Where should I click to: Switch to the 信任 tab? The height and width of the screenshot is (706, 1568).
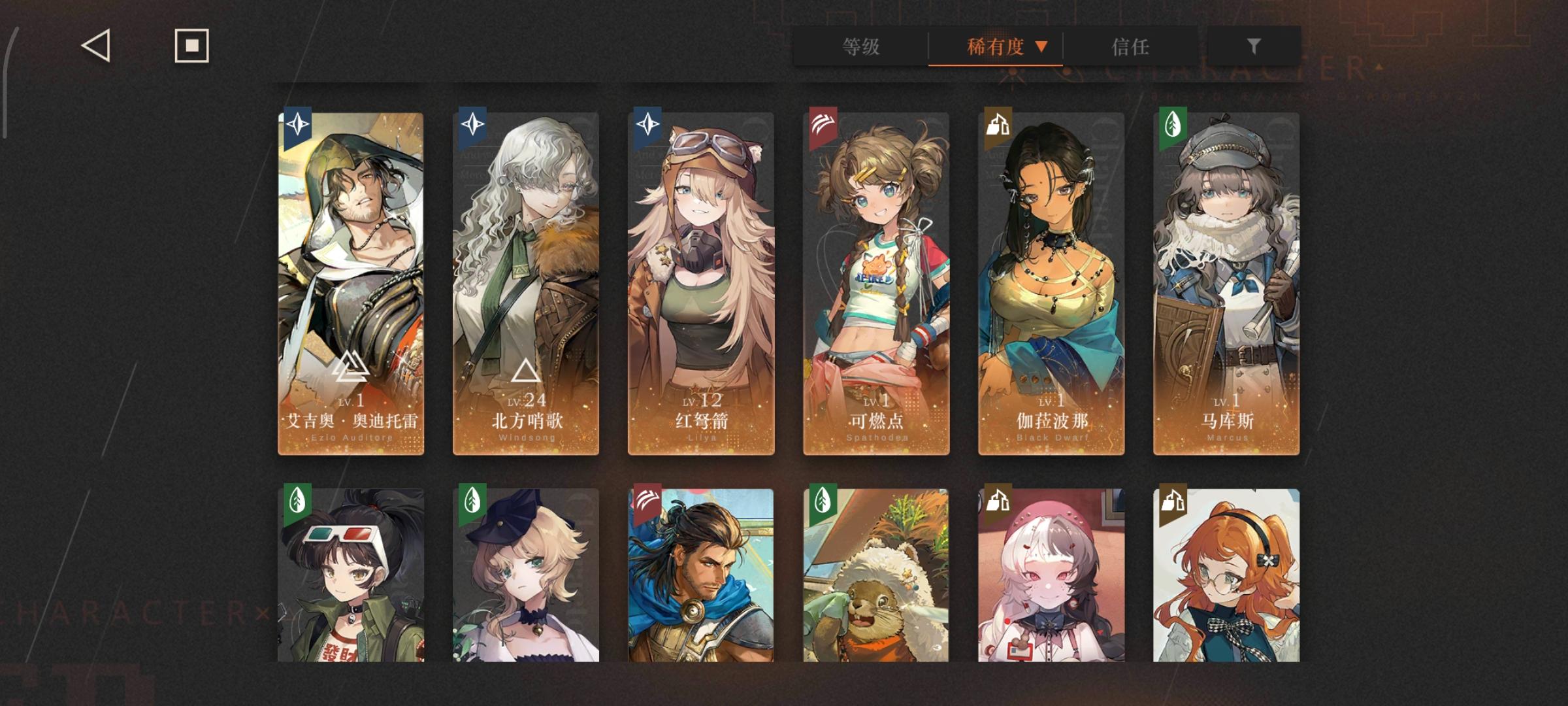tap(1130, 46)
